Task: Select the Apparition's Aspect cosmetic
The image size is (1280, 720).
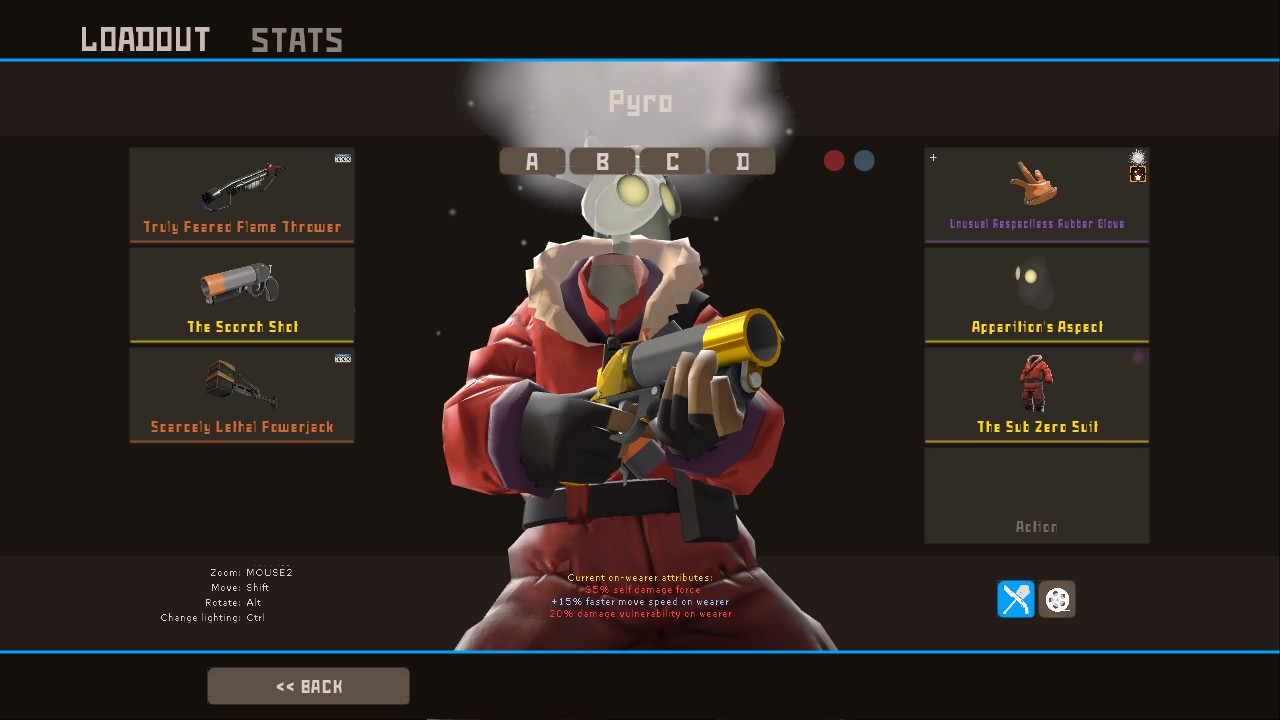Action: click(x=1036, y=295)
